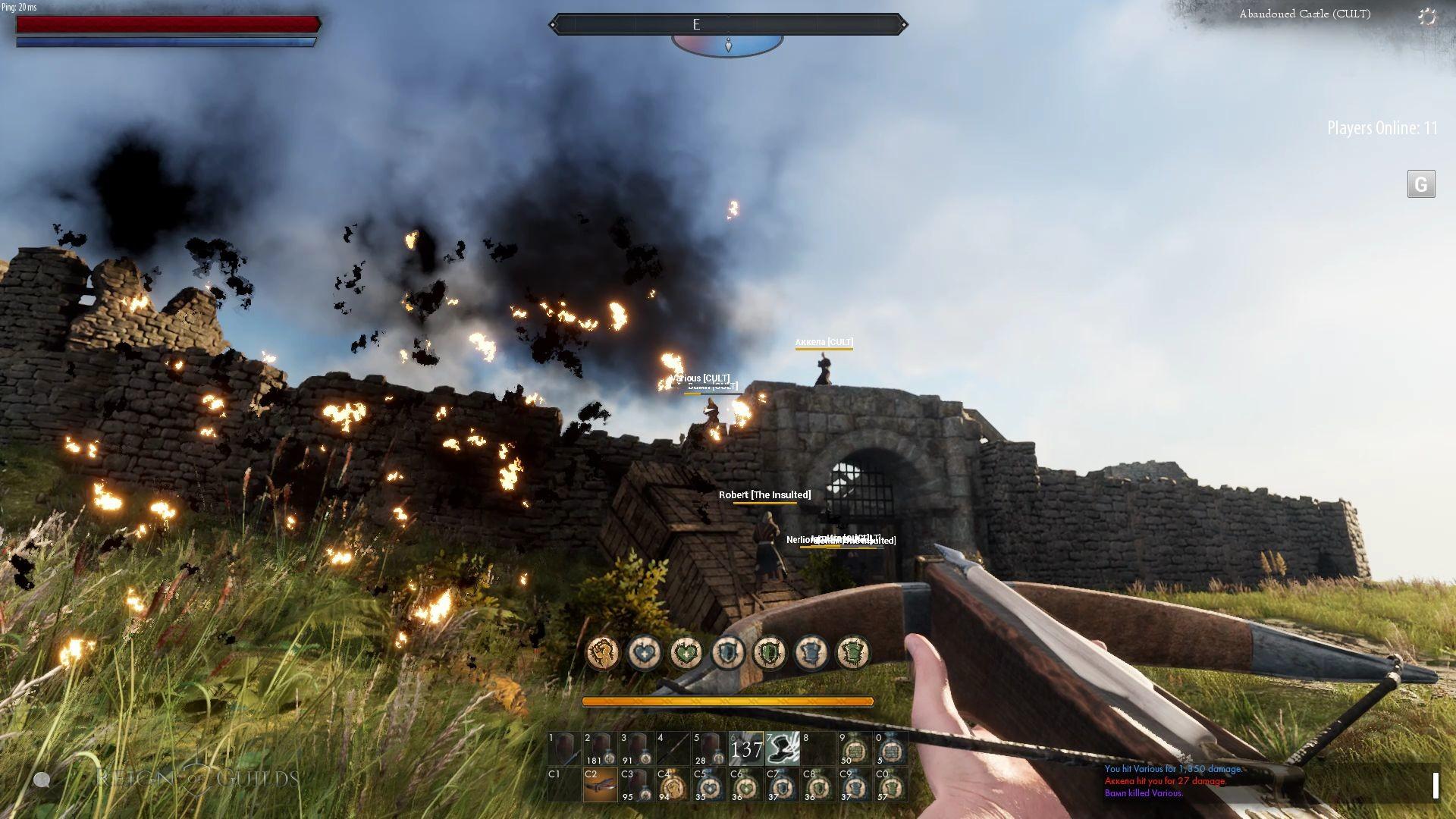The image size is (1456, 819).
Task: Use the green armor potion in slot C0
Action: 891,784
